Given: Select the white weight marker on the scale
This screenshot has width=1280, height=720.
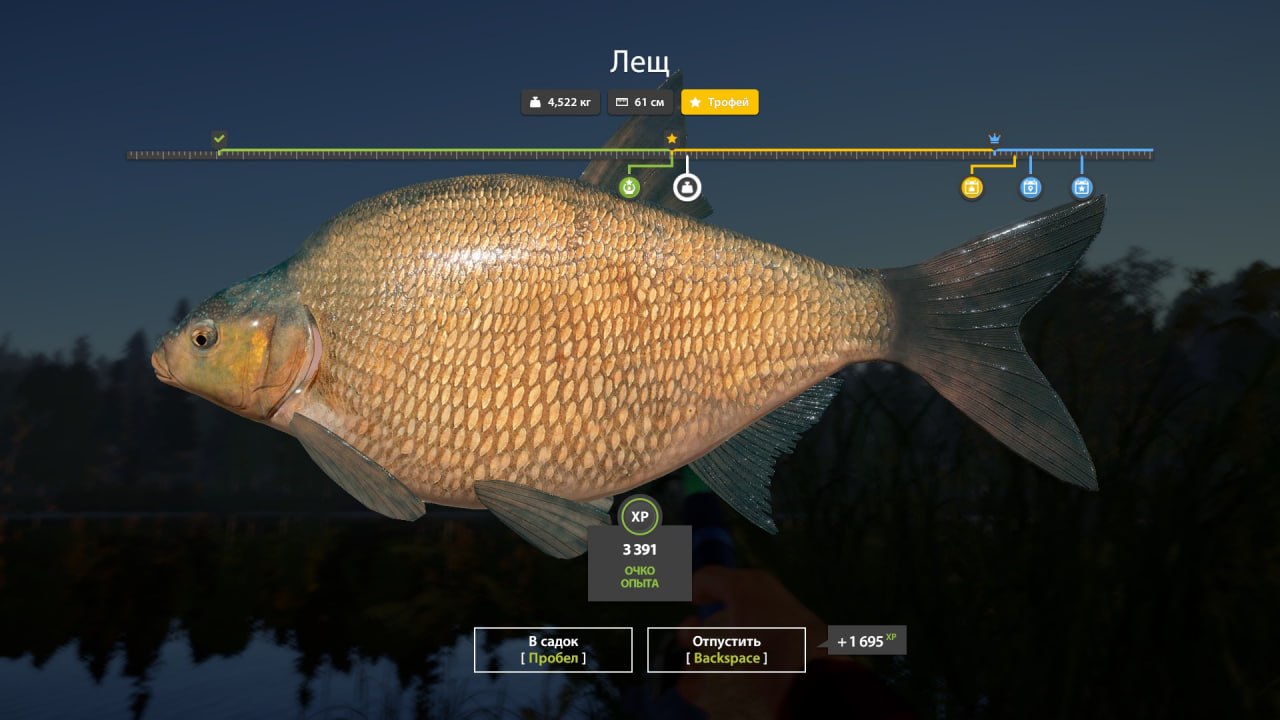Looking at the screenshot, I should tap(687, 187).
